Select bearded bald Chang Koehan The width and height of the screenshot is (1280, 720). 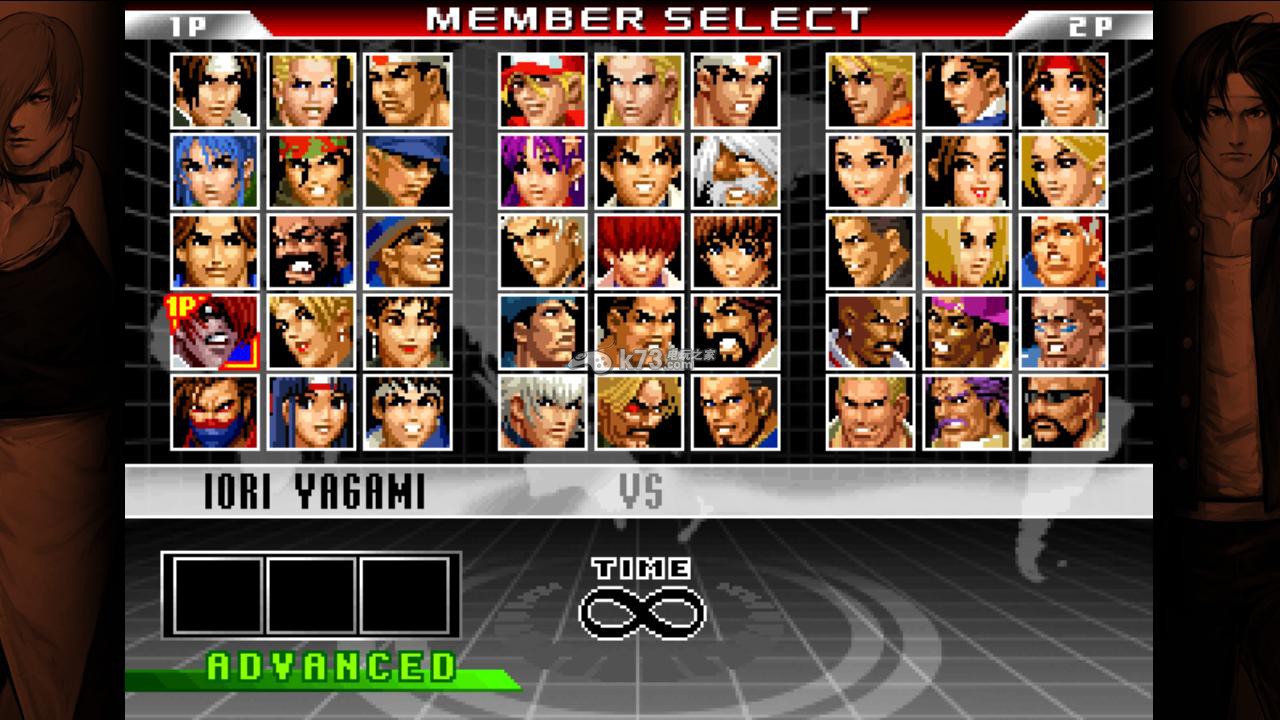point(310,251)
